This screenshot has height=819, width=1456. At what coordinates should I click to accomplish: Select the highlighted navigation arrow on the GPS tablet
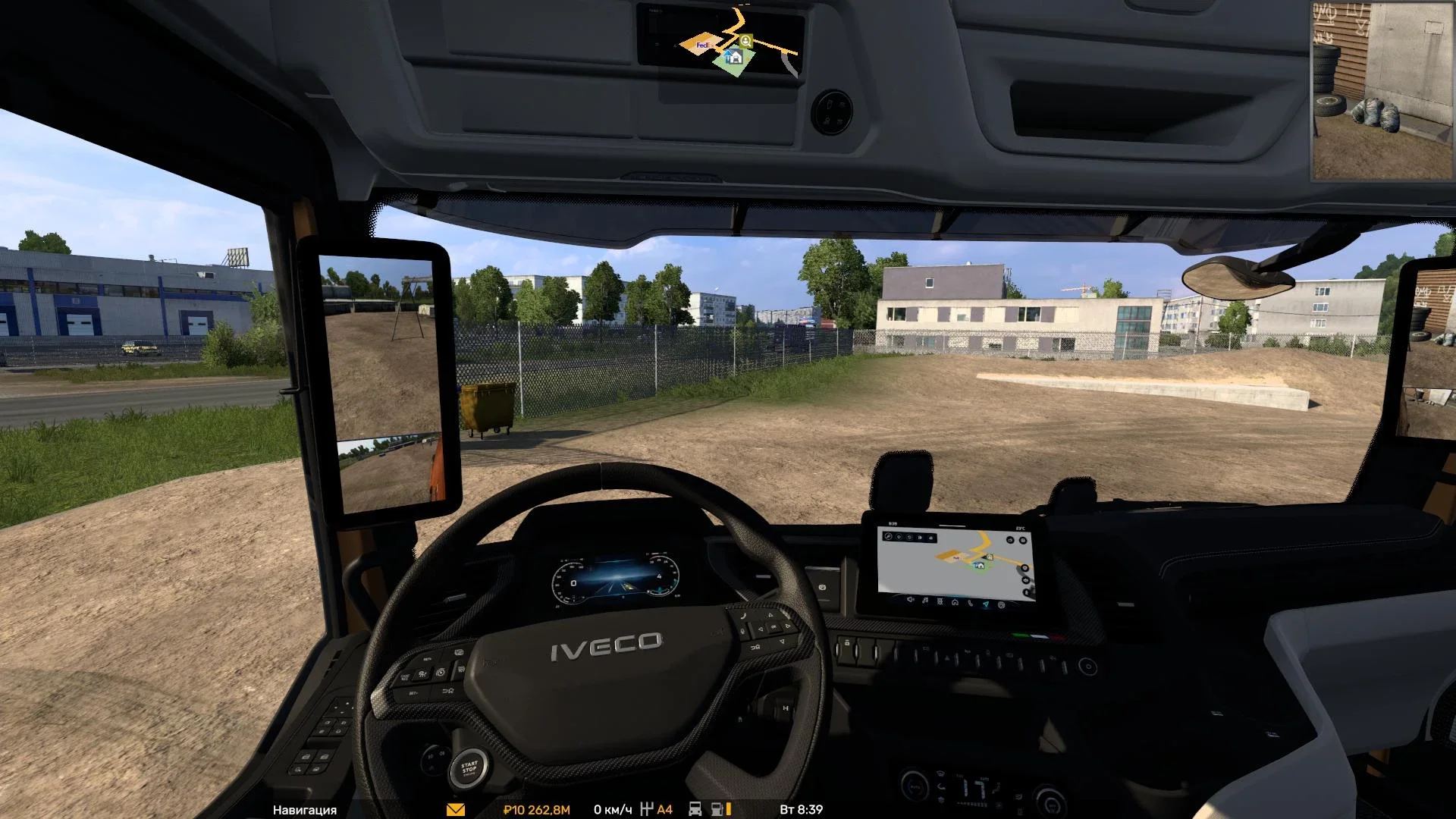986,604
